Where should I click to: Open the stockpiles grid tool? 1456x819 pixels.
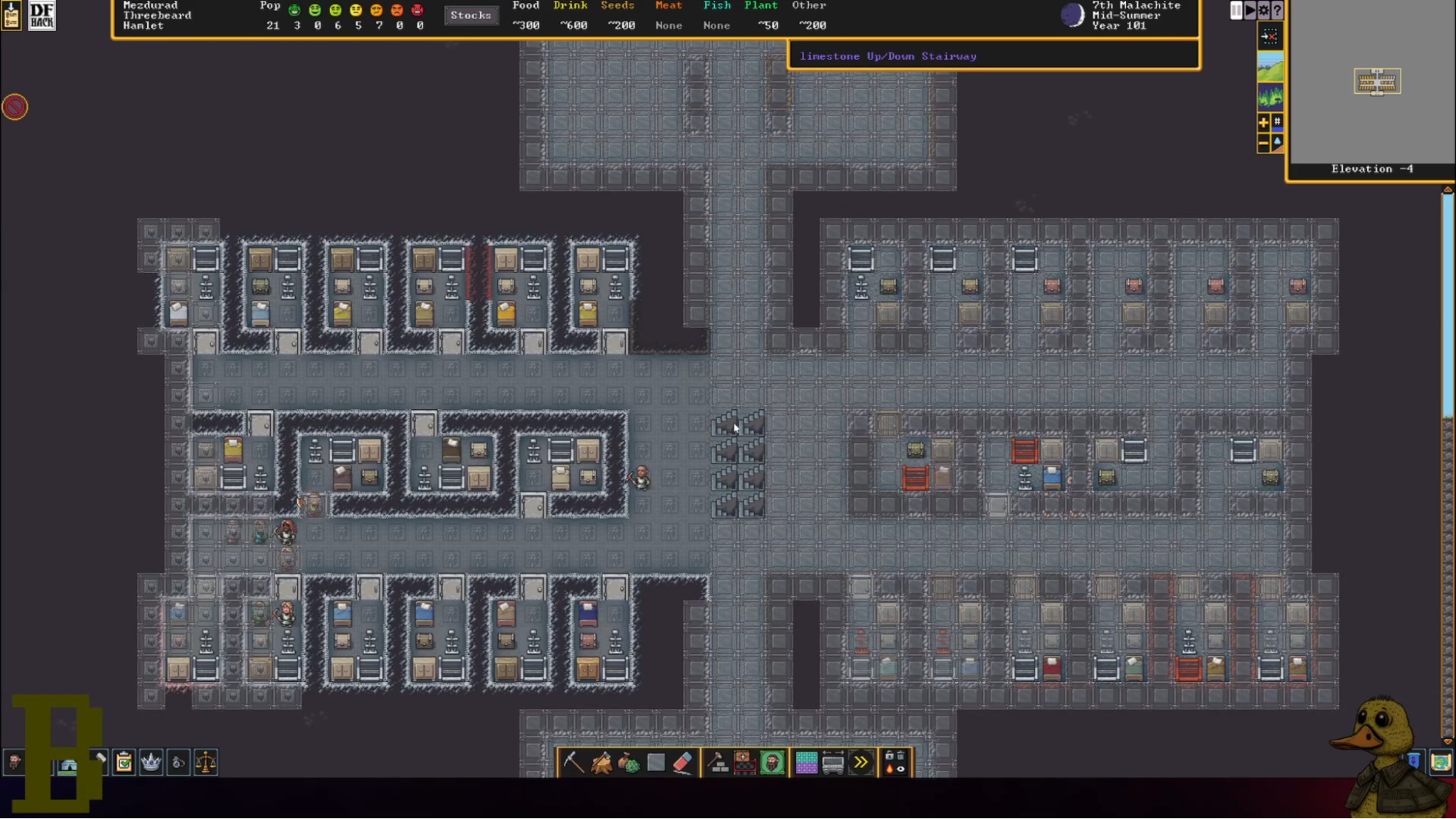coord(806,762)
